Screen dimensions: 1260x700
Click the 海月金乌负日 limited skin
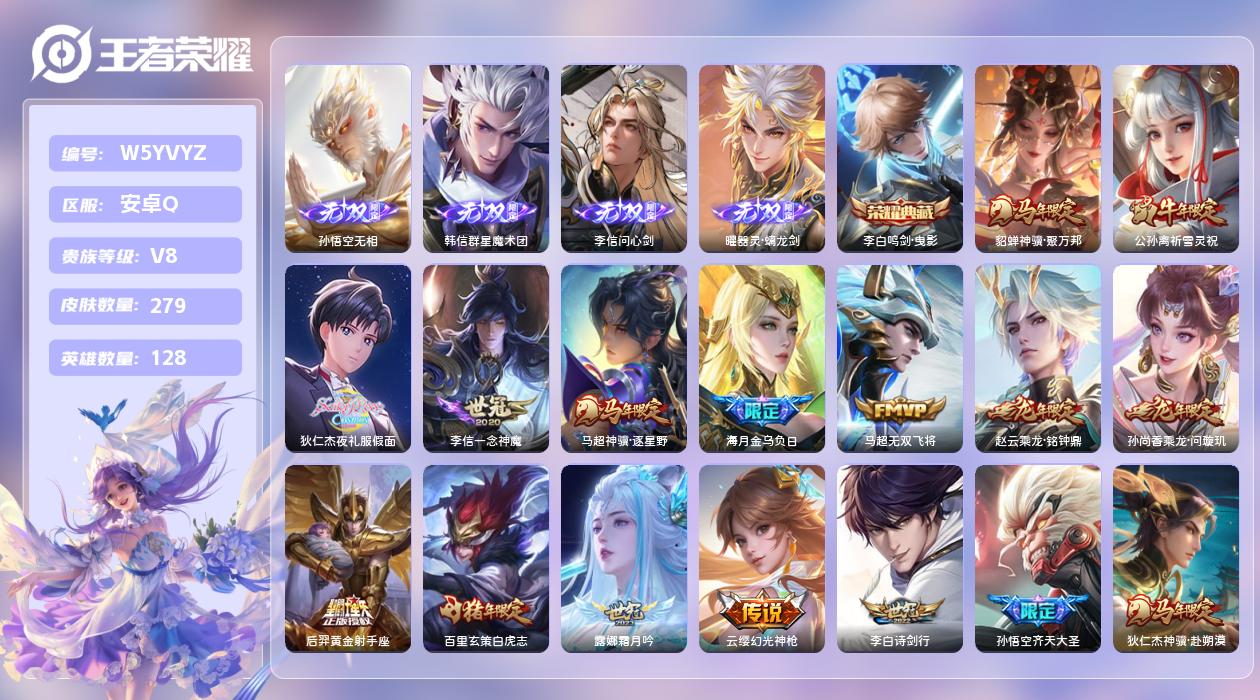point(762,358)
